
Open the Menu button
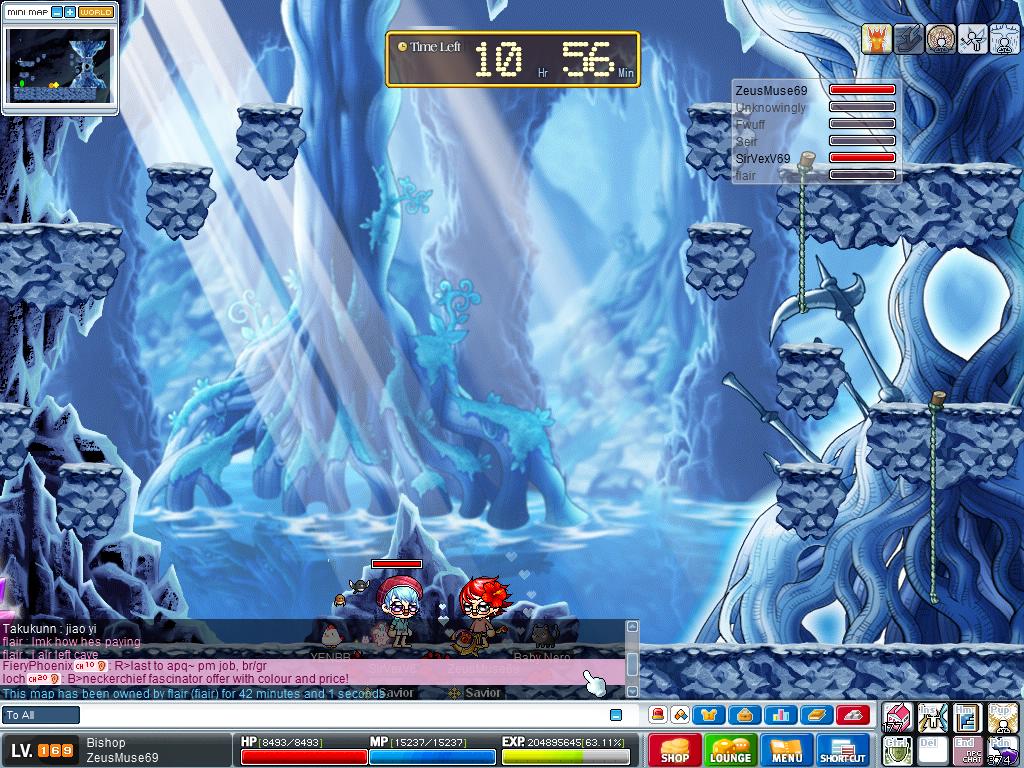[786, 750]
